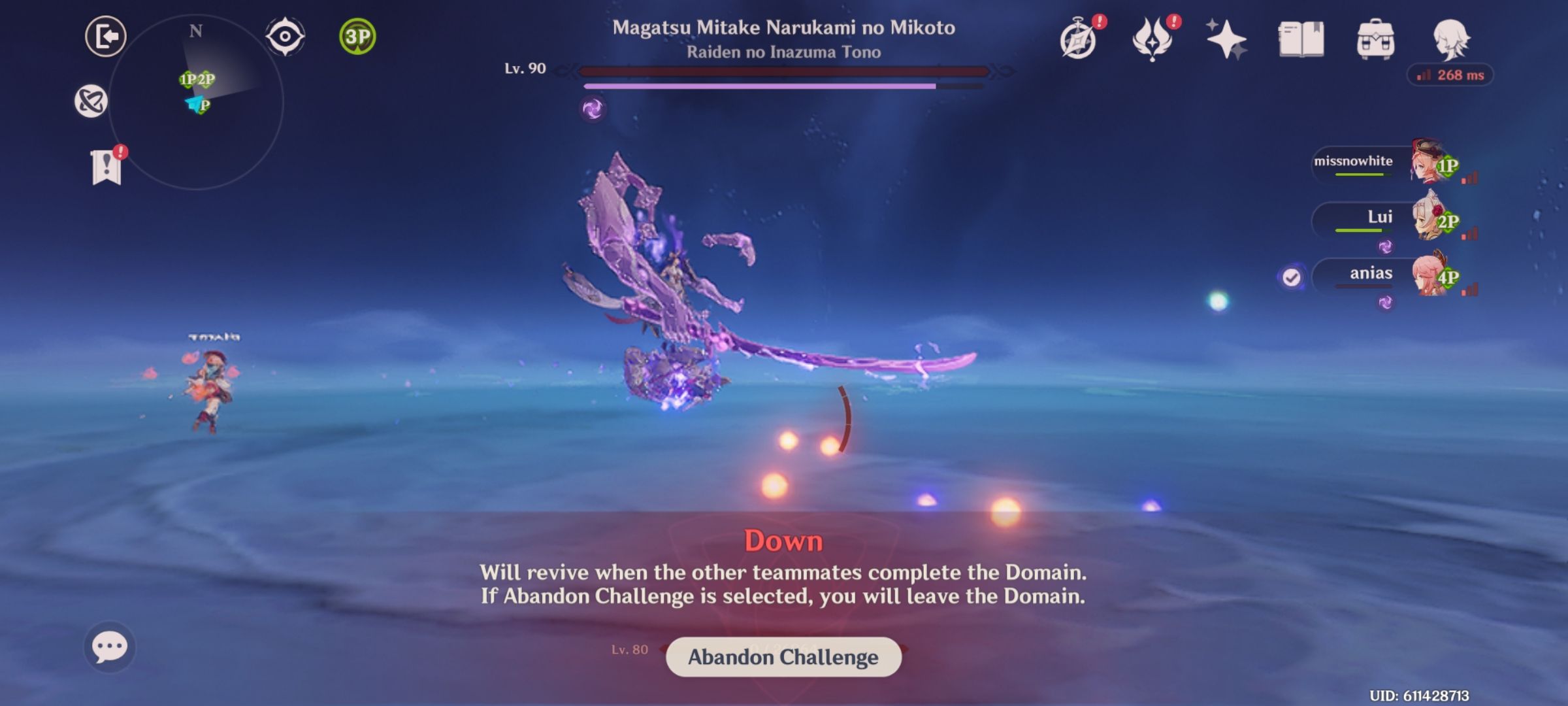Click your character portrait top-right
1568x706 pixels.
click(x=1452, y=41)
